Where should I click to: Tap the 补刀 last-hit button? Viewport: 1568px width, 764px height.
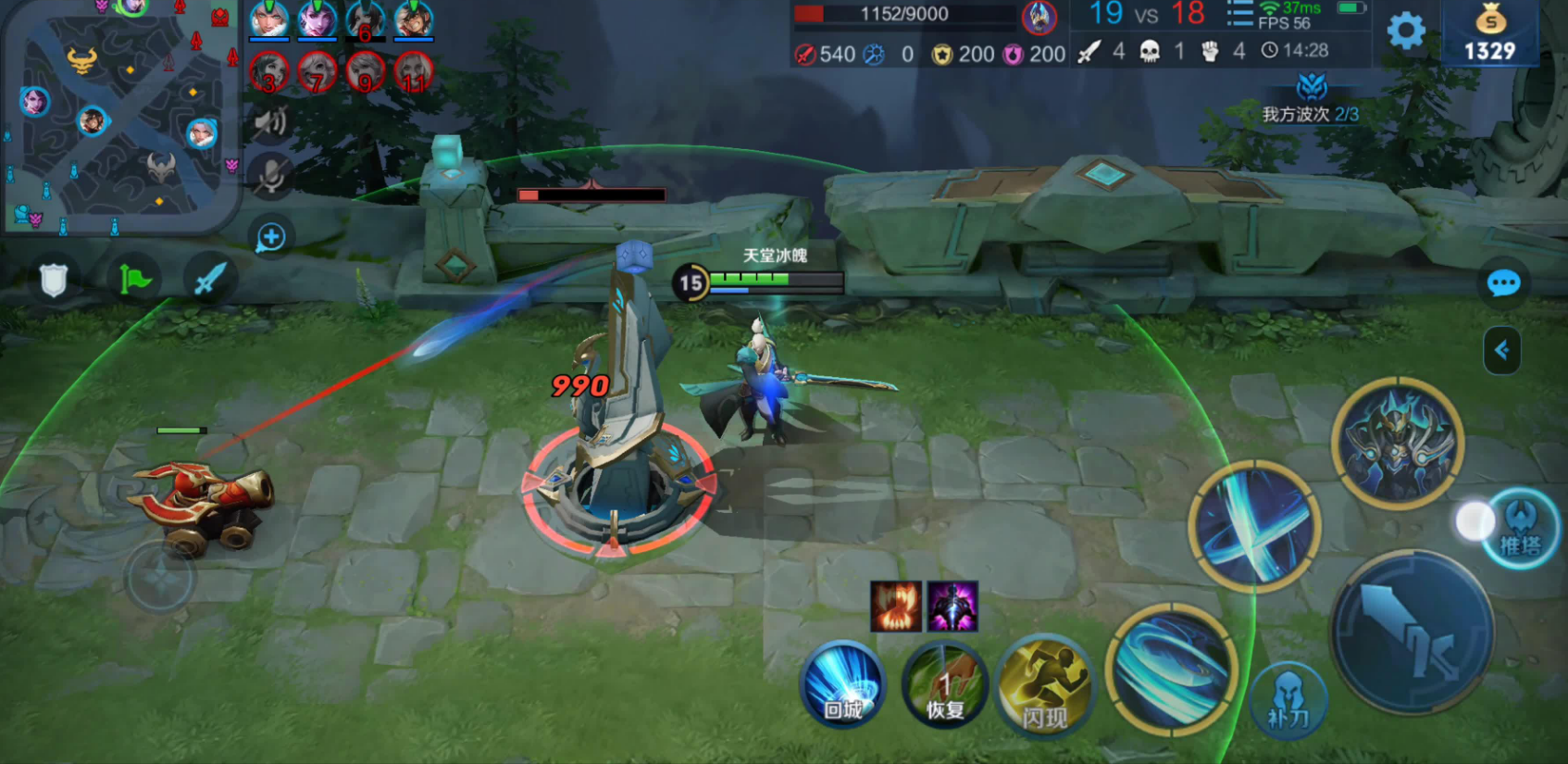1288,699
